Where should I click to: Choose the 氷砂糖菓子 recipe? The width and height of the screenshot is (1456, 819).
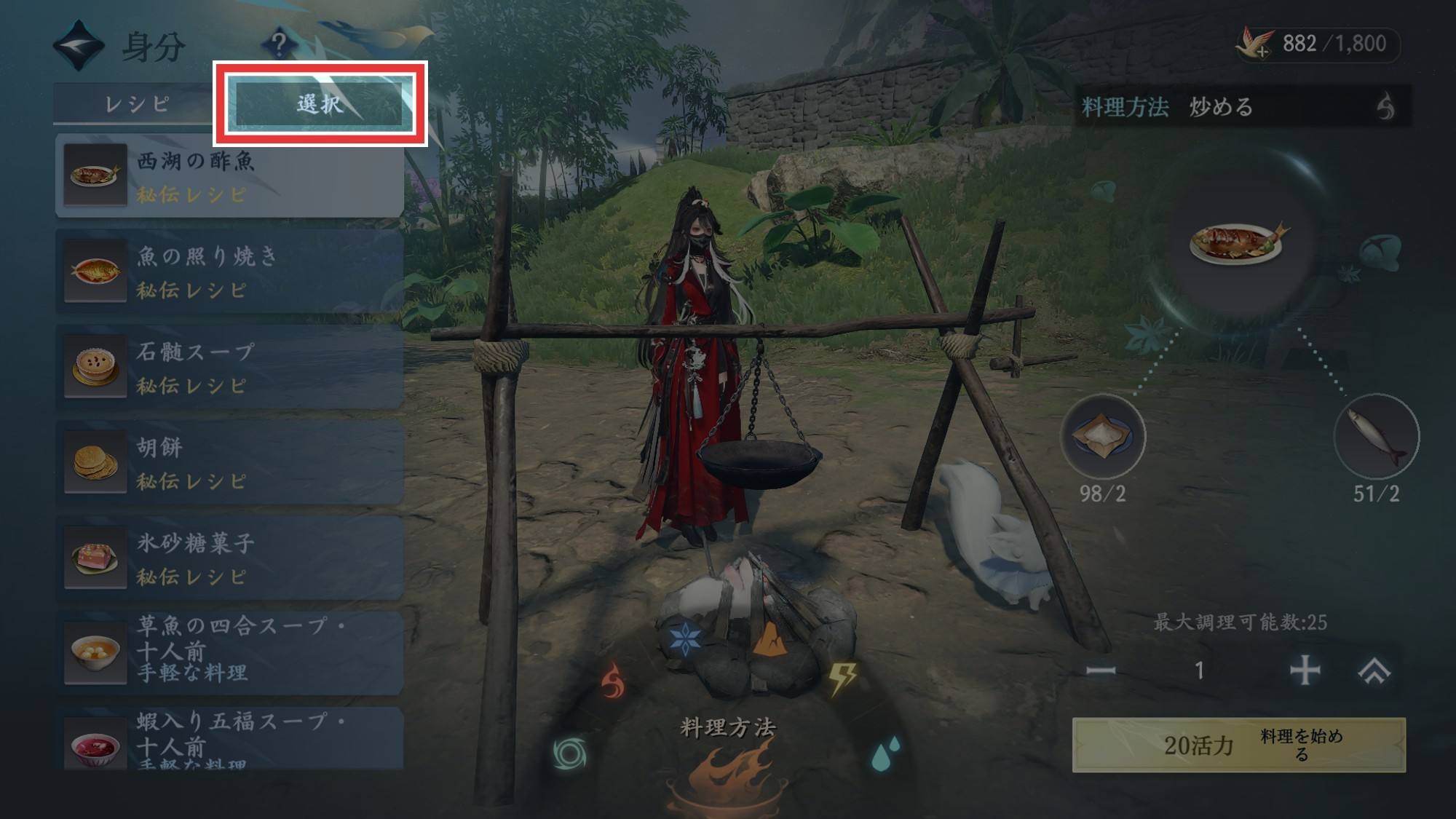pos(229,558)
